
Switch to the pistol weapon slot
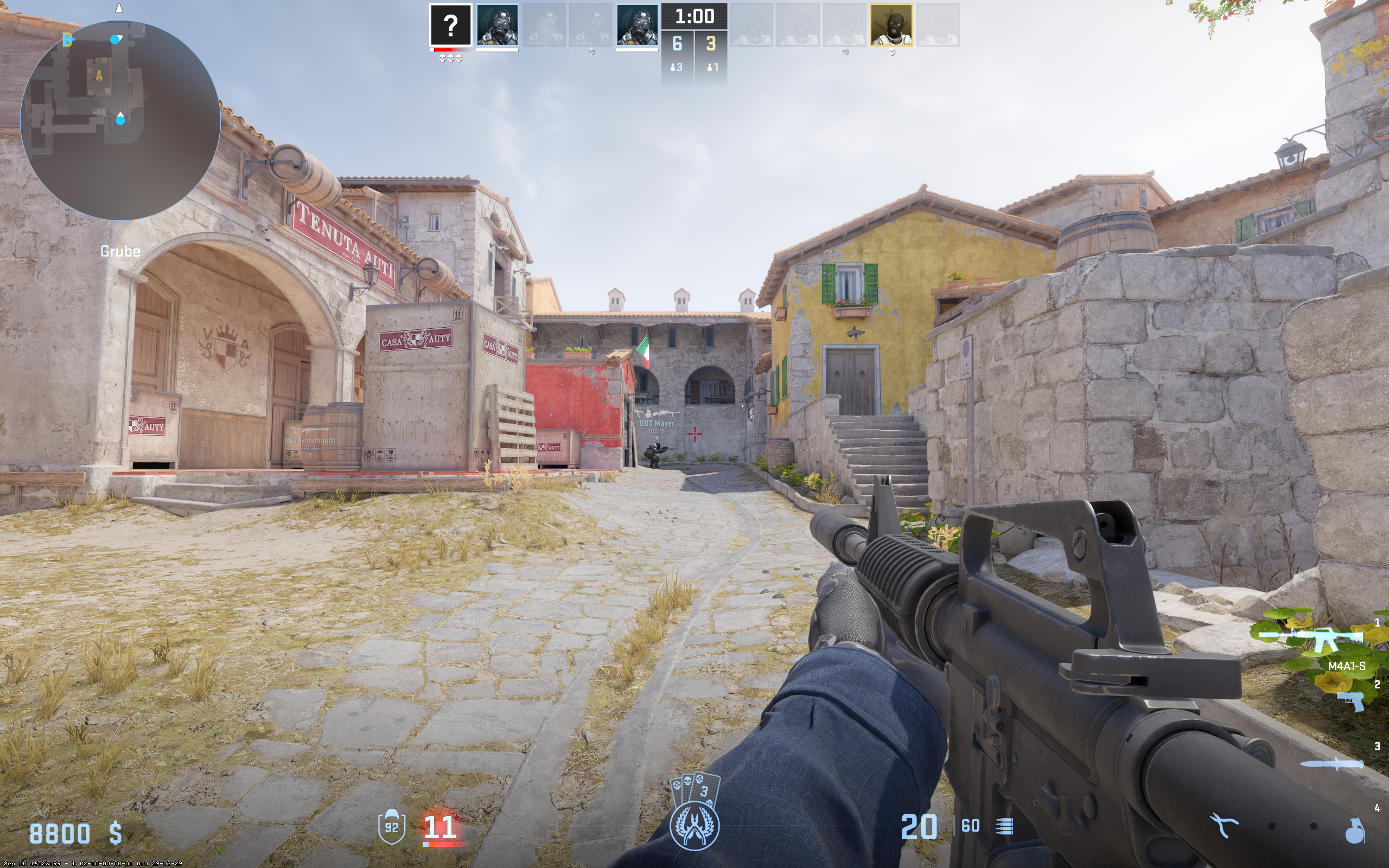coord(1350,701)
